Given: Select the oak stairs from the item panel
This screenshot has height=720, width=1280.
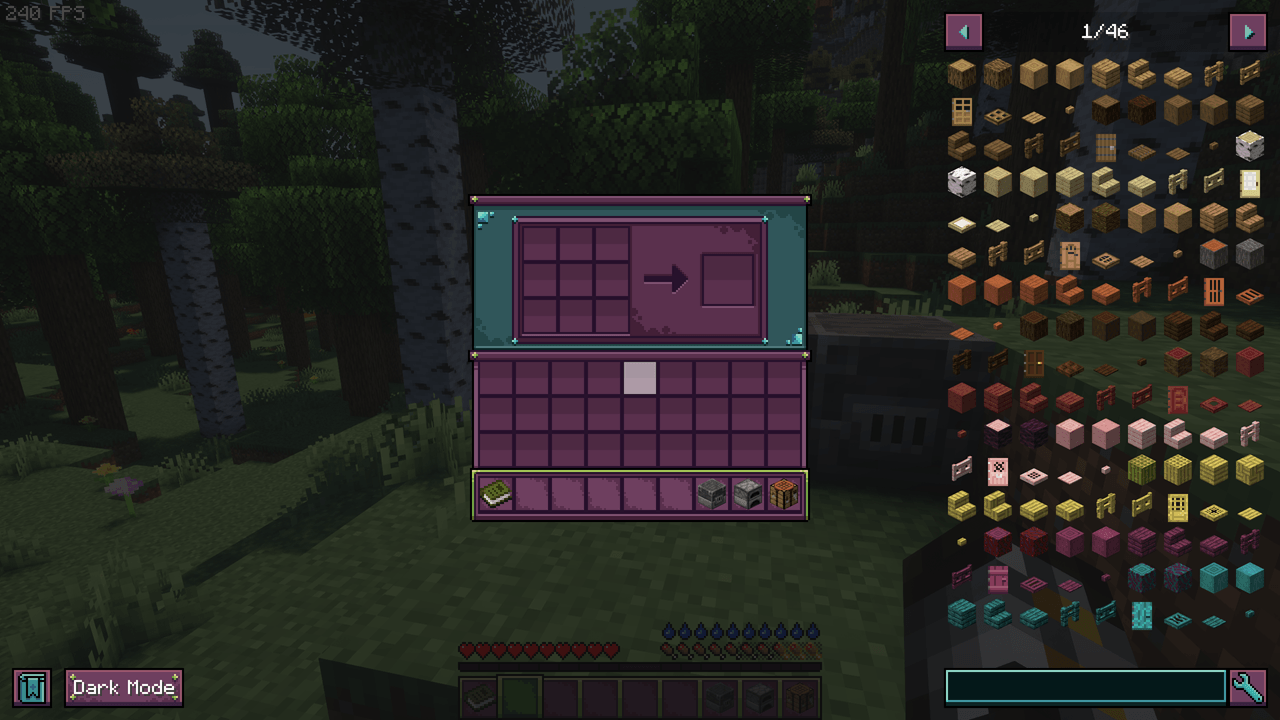Looking at the screenshot, I should click(1139, 70).
